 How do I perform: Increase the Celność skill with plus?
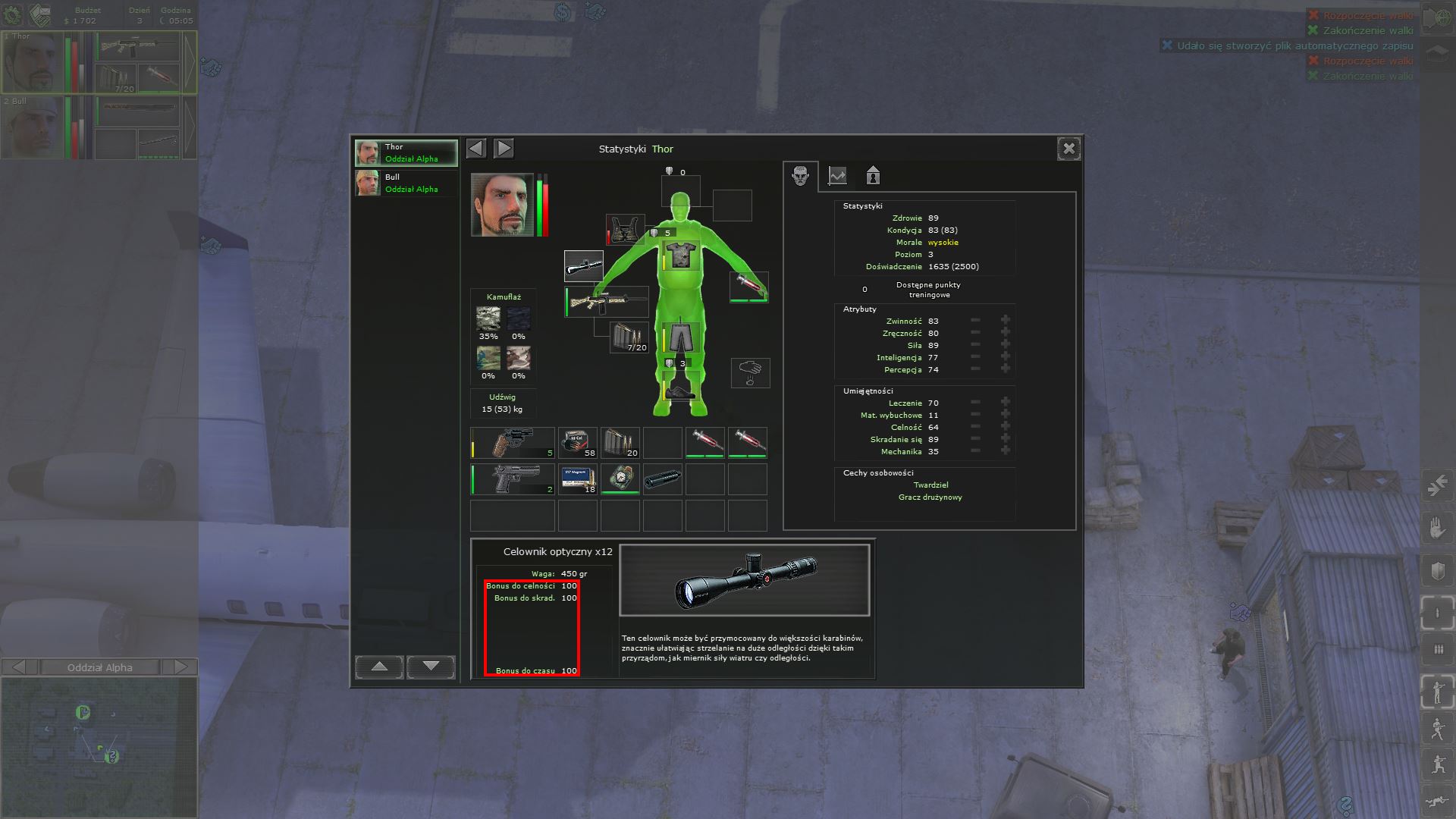pyautogui.click(x=1006, y=427)
